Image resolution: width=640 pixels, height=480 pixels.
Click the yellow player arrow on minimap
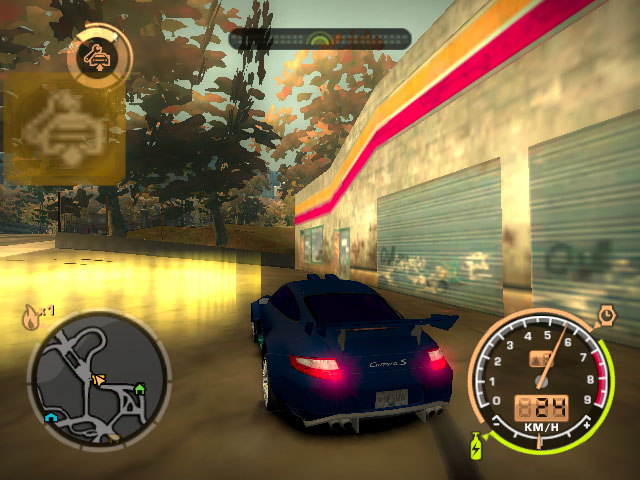[x=98, y=379]
